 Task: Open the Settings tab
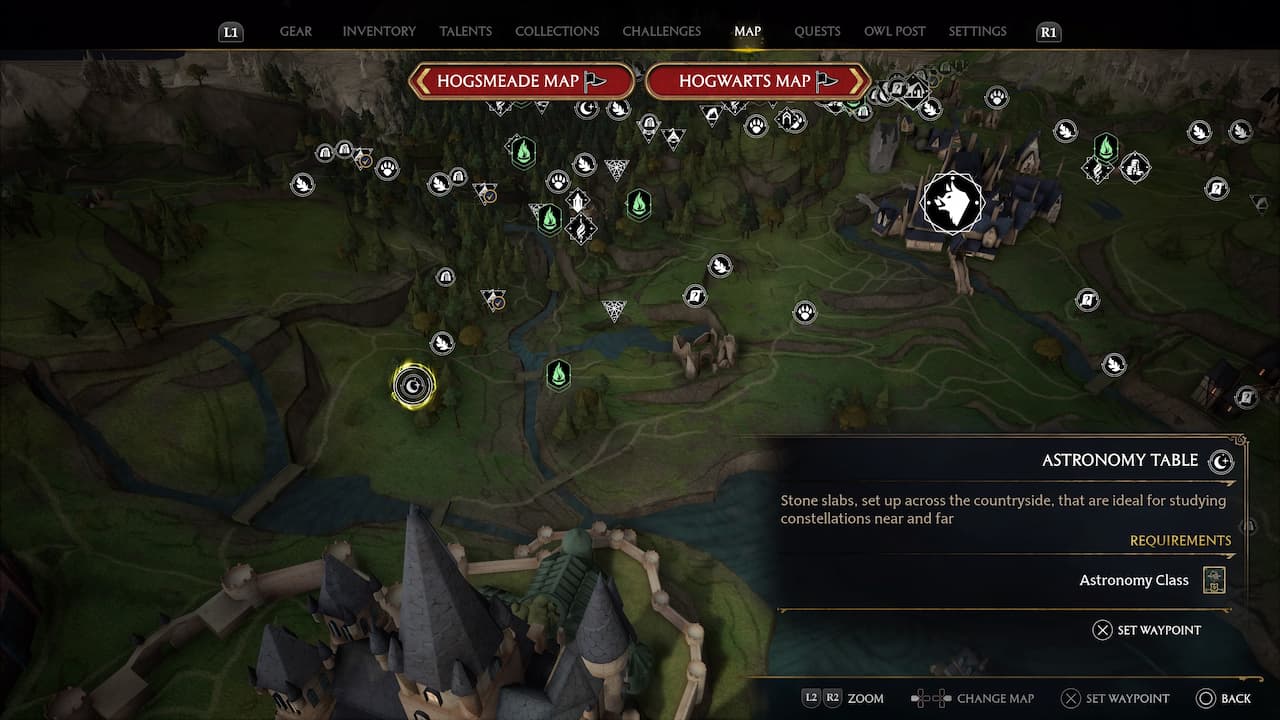click(x=977, y=31)
